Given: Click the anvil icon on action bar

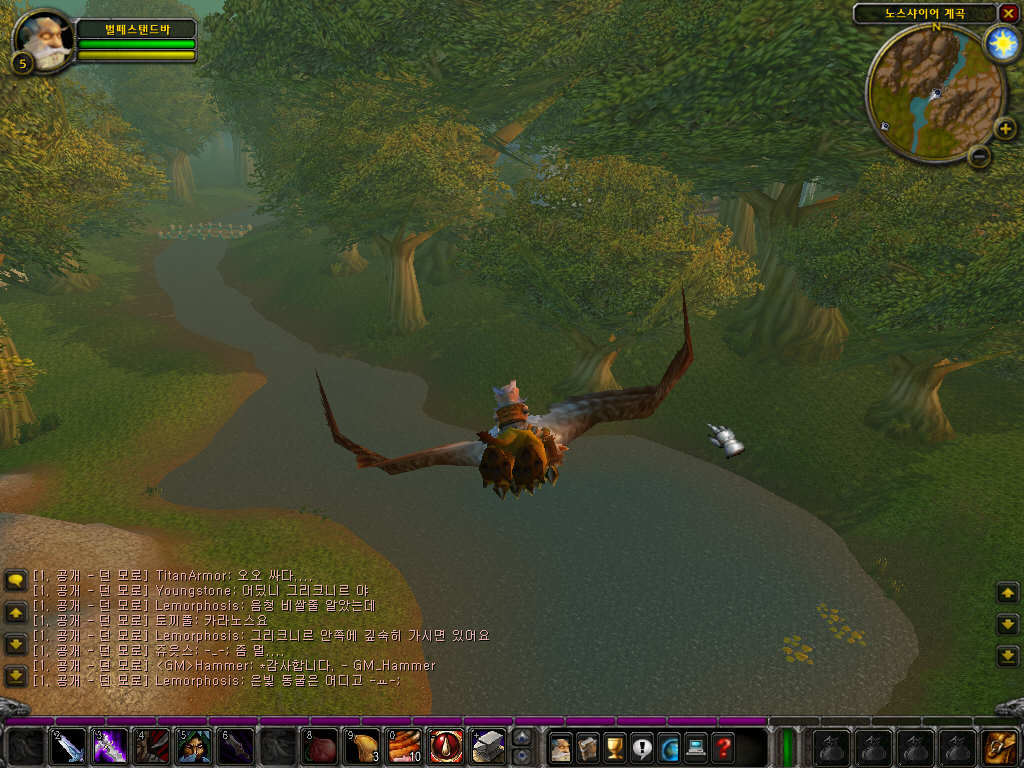Looking at the screenshot, I should point(488,747).
